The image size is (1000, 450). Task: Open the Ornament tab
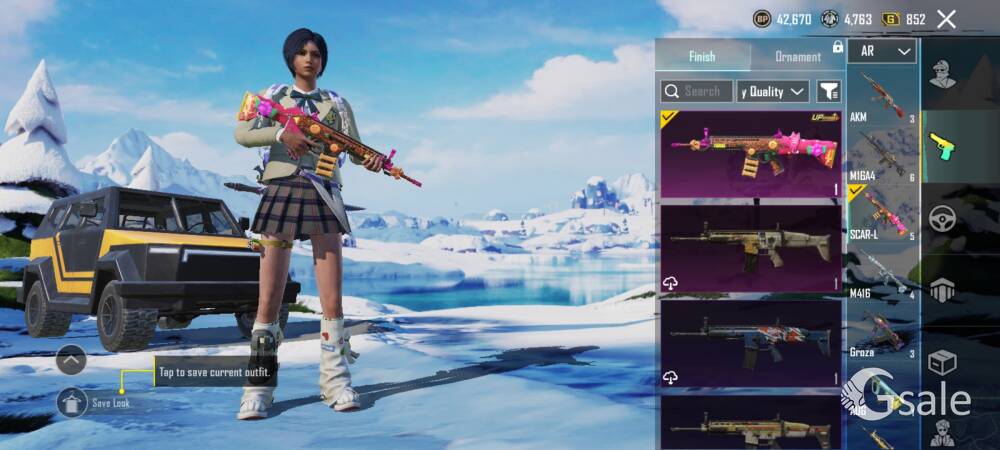tap(798, 57)
